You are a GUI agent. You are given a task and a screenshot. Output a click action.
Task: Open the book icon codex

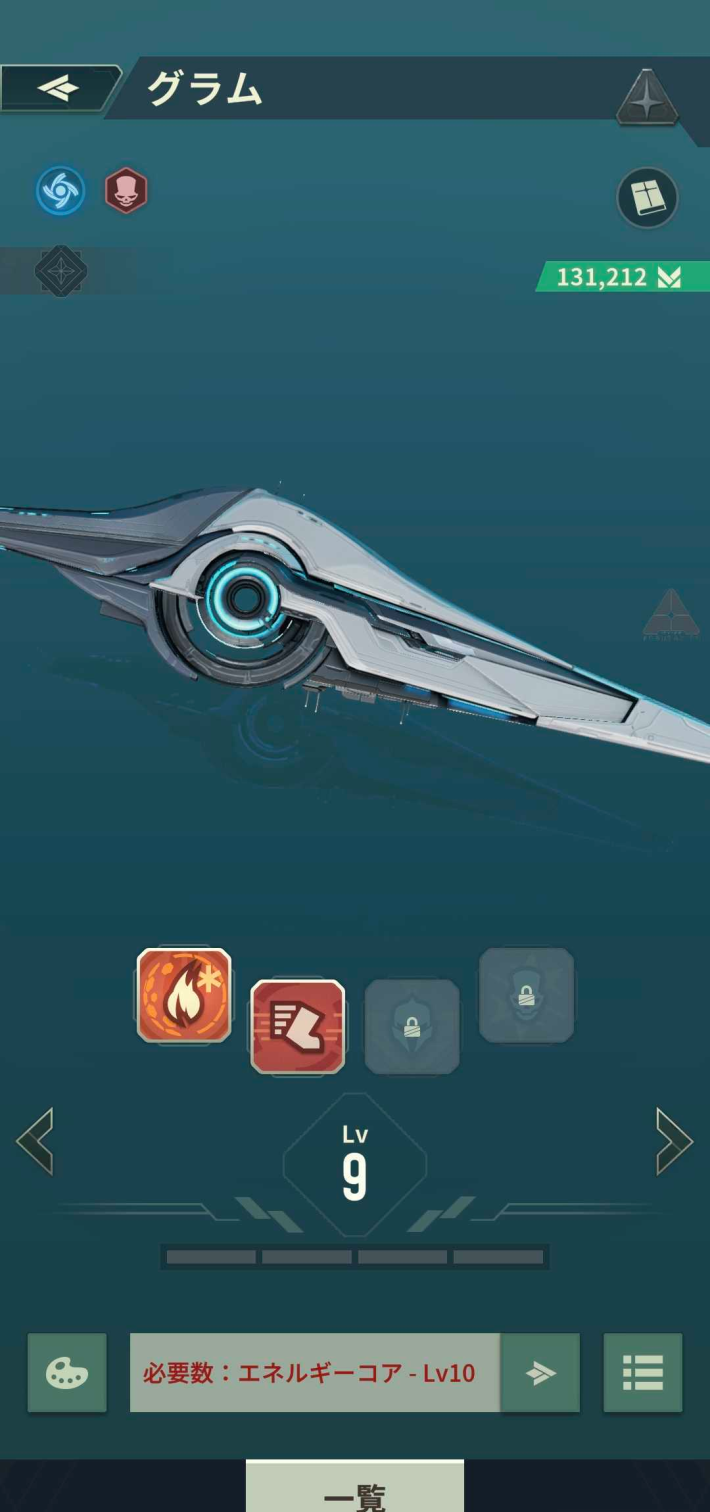point(647,197)
